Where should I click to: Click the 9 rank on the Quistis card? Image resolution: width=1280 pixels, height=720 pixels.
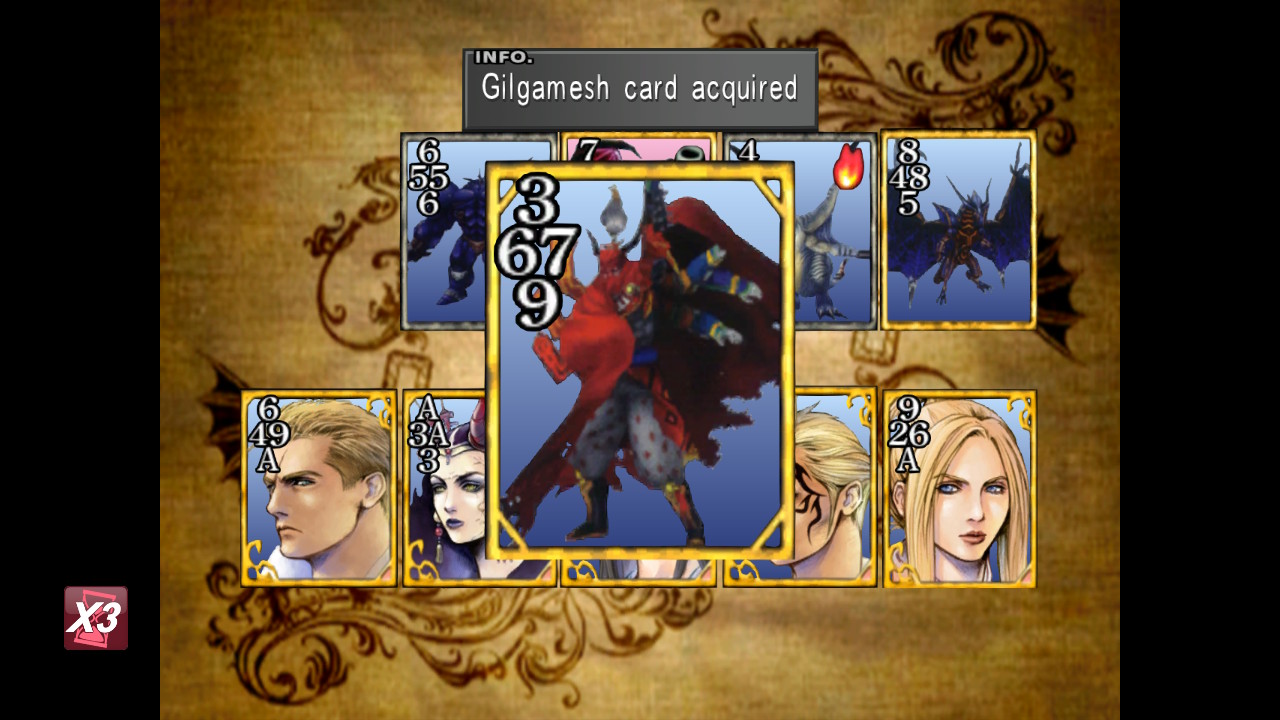coord(911,409)
